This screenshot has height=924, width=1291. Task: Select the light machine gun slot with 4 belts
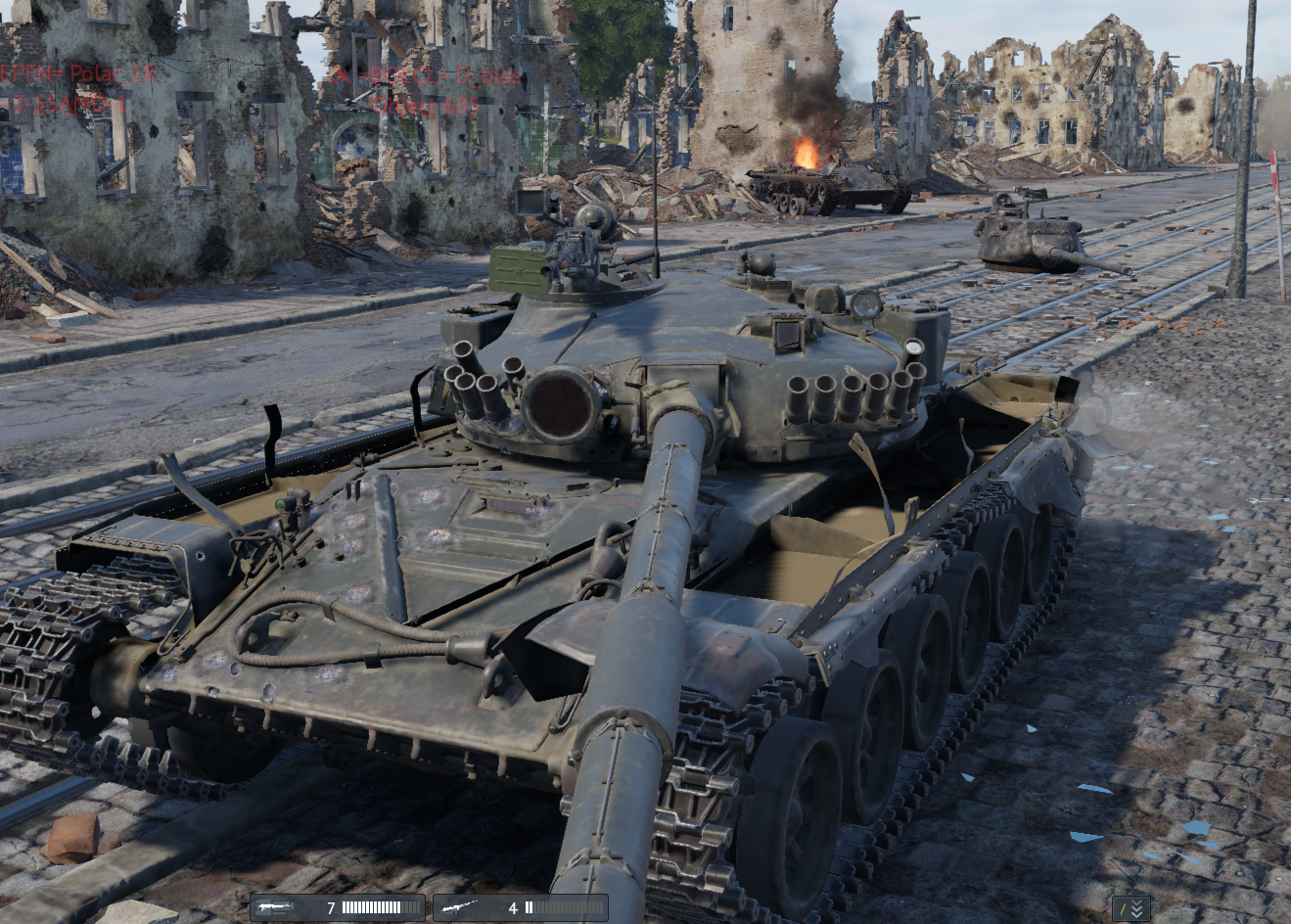pos(520,907)
